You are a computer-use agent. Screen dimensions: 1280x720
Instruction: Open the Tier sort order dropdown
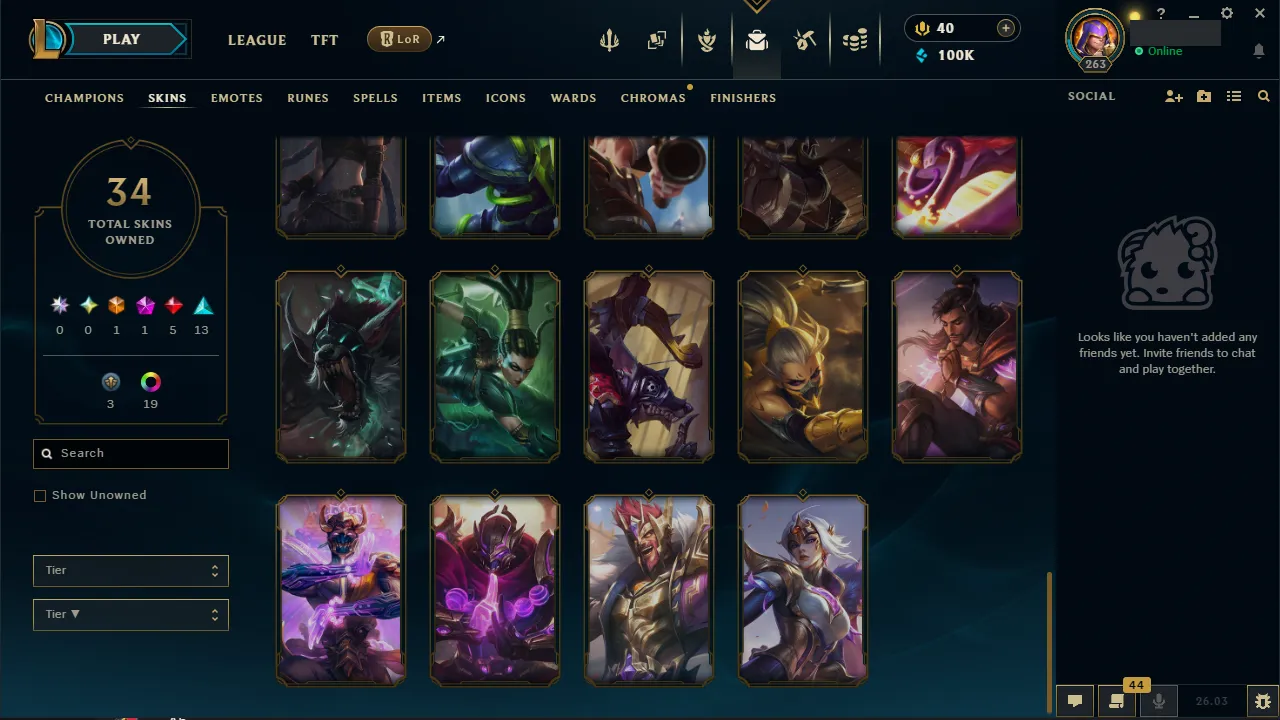[130, 614]
